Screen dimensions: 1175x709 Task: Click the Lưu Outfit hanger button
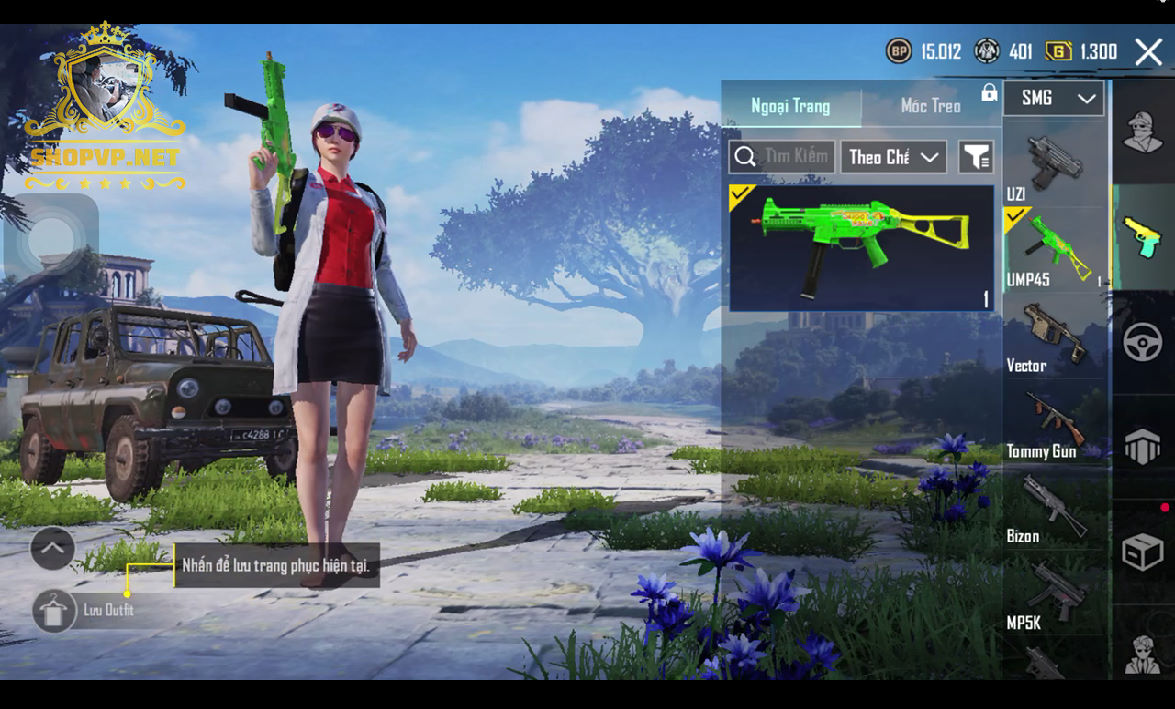tap(54, 611)
